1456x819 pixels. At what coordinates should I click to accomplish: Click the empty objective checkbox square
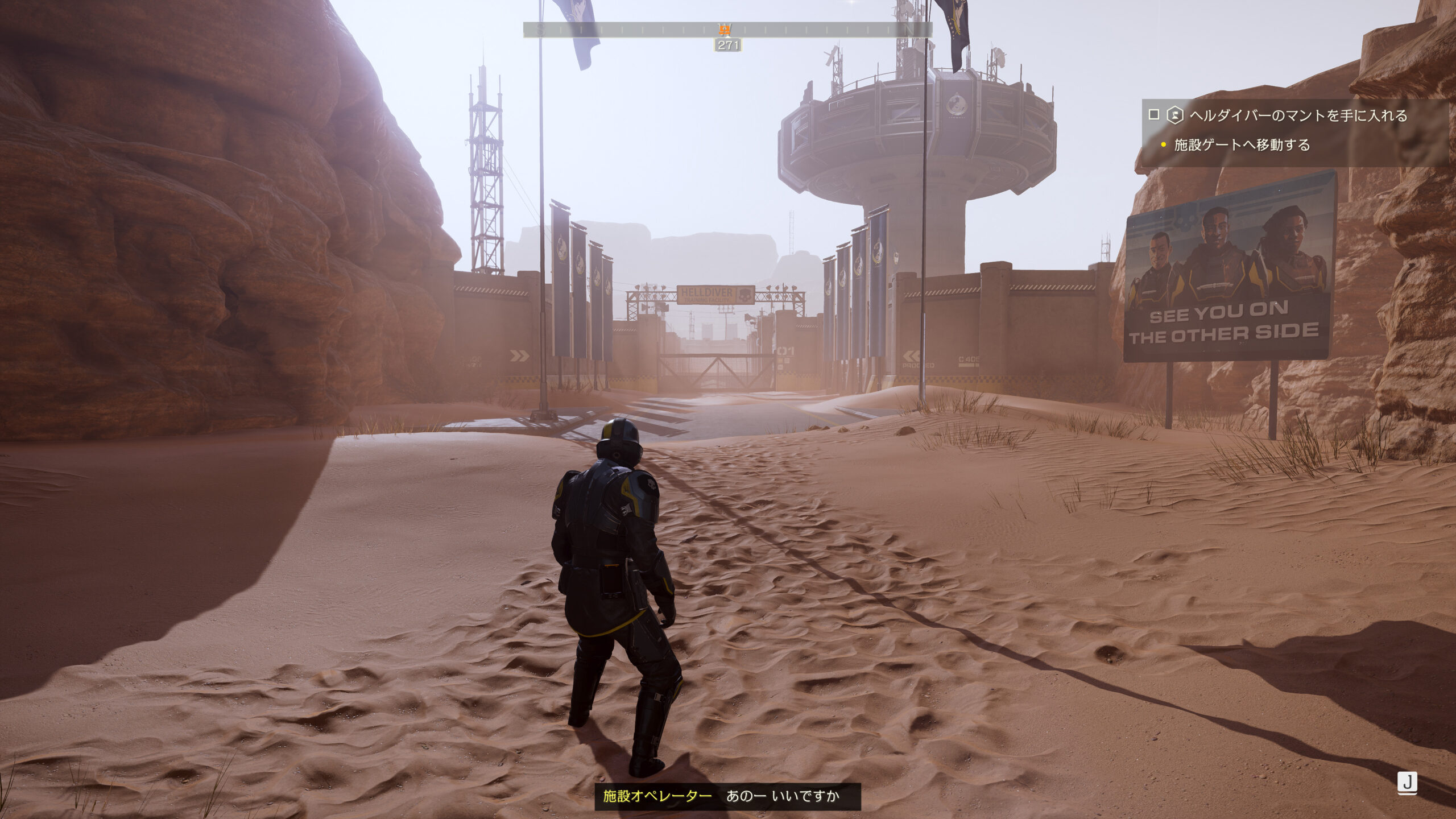[1153, 115]
